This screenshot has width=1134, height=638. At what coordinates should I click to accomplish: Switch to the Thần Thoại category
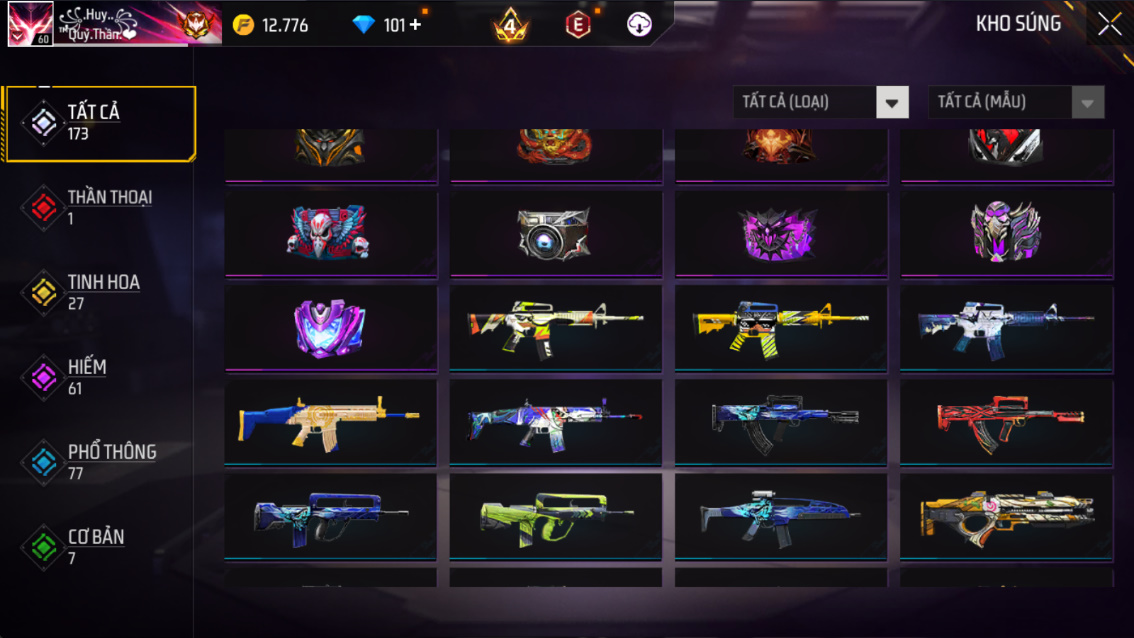(x=98, y=207)
